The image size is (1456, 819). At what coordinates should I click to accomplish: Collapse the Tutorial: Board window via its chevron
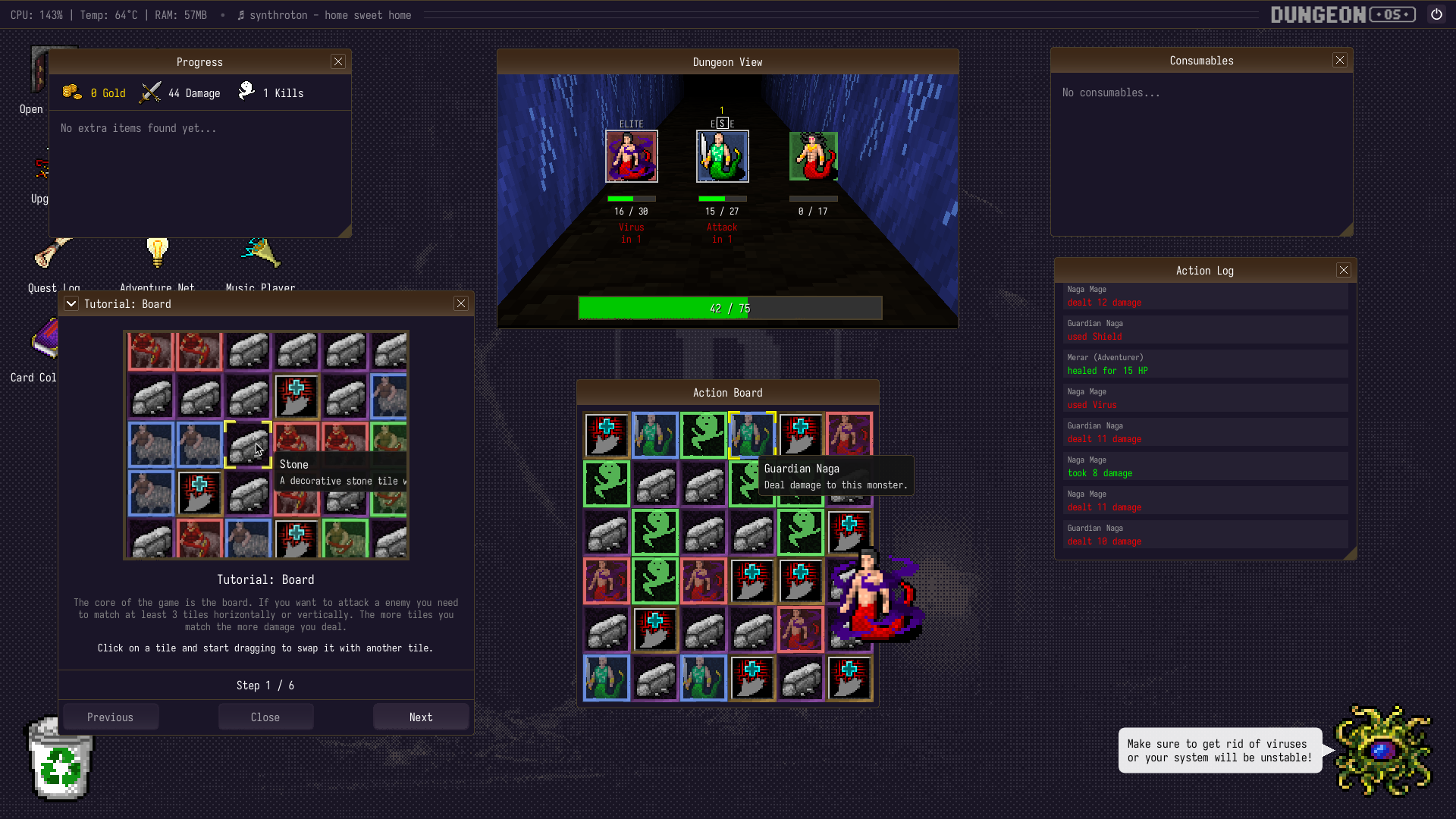pos(71,303)
